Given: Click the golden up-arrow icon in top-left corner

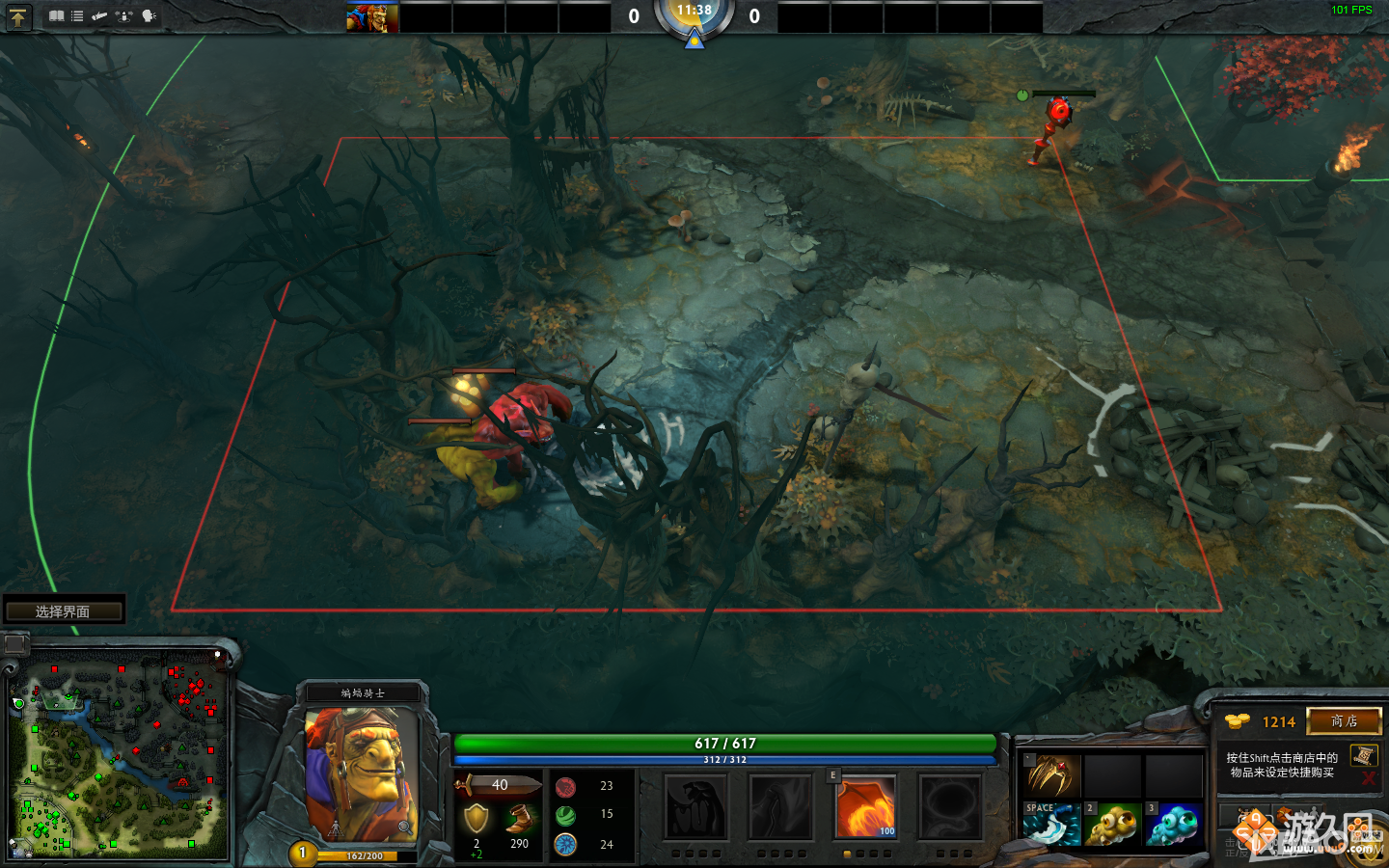Looking at the screenshot, I should tap(19, 16).
